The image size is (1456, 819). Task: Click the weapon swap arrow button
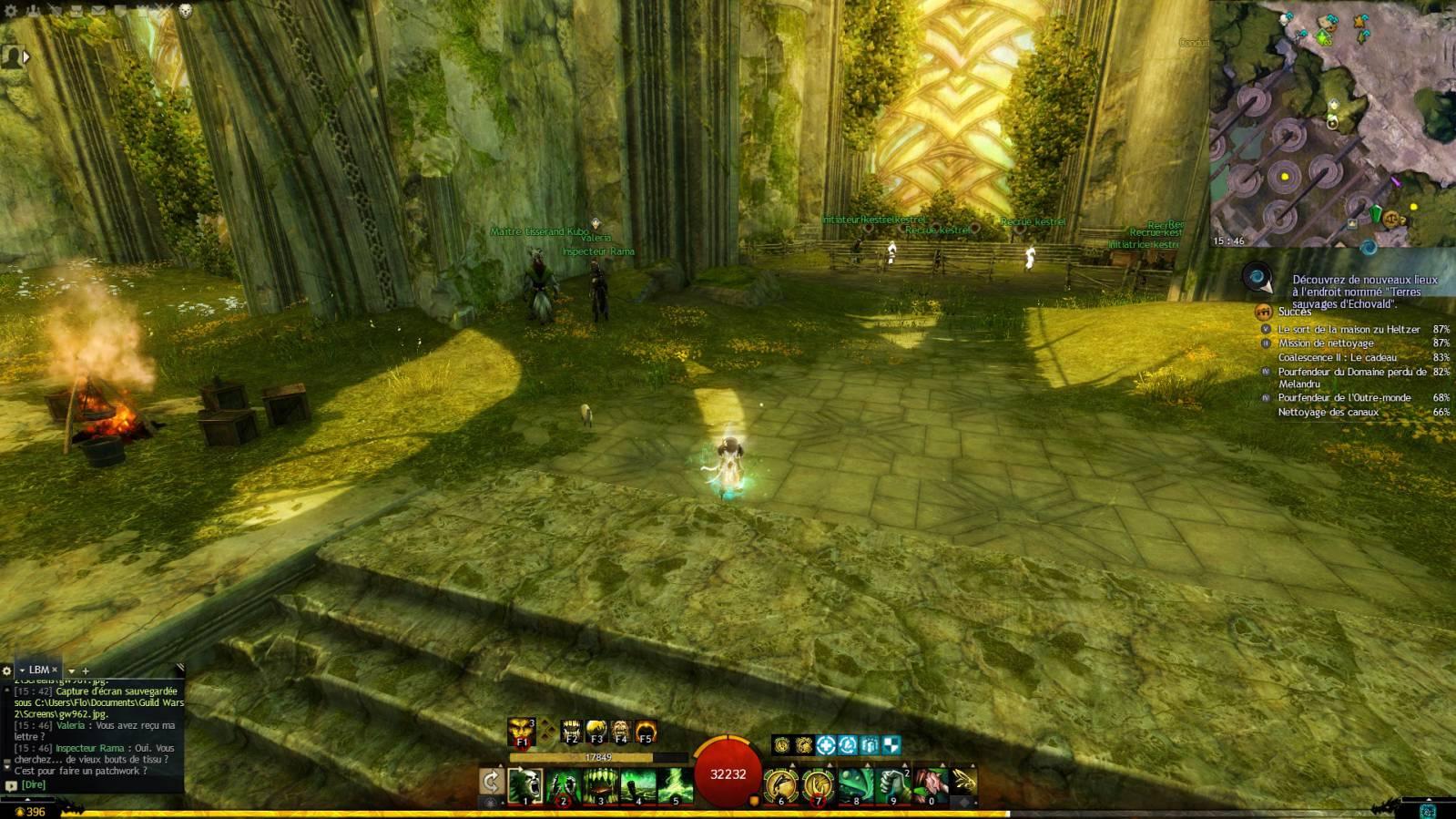[x=491, y=782]
